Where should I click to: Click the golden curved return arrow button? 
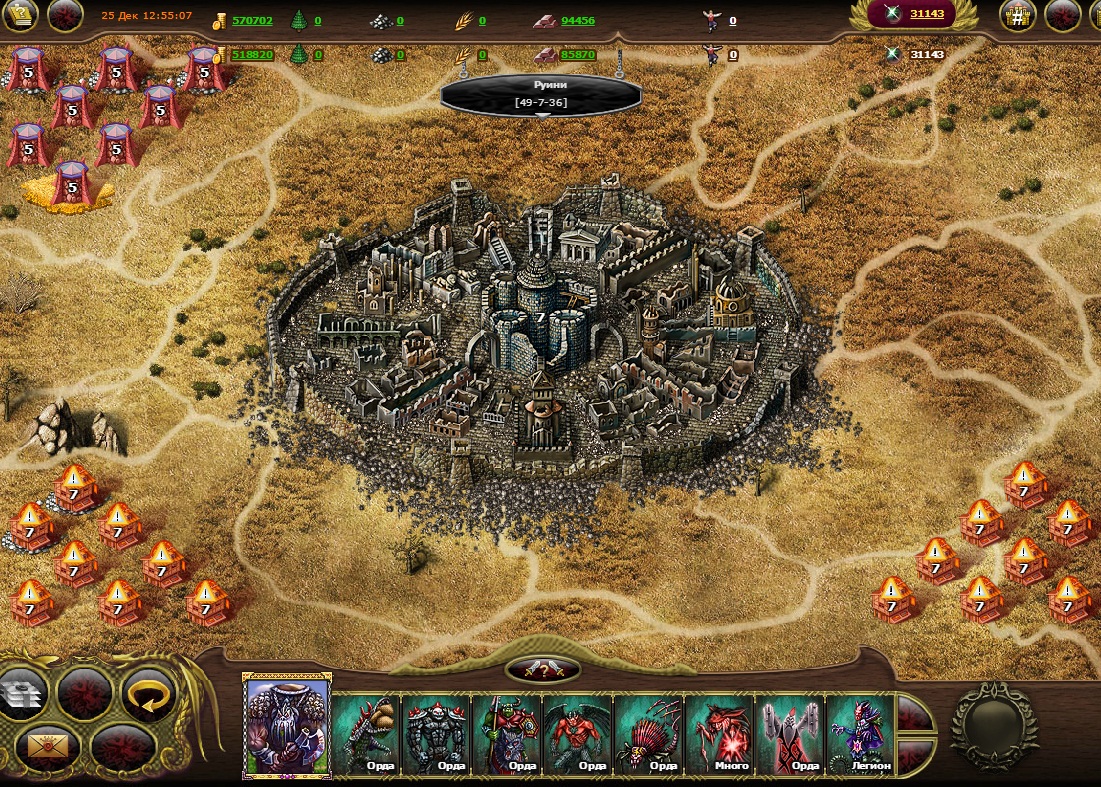pos(148,692)
